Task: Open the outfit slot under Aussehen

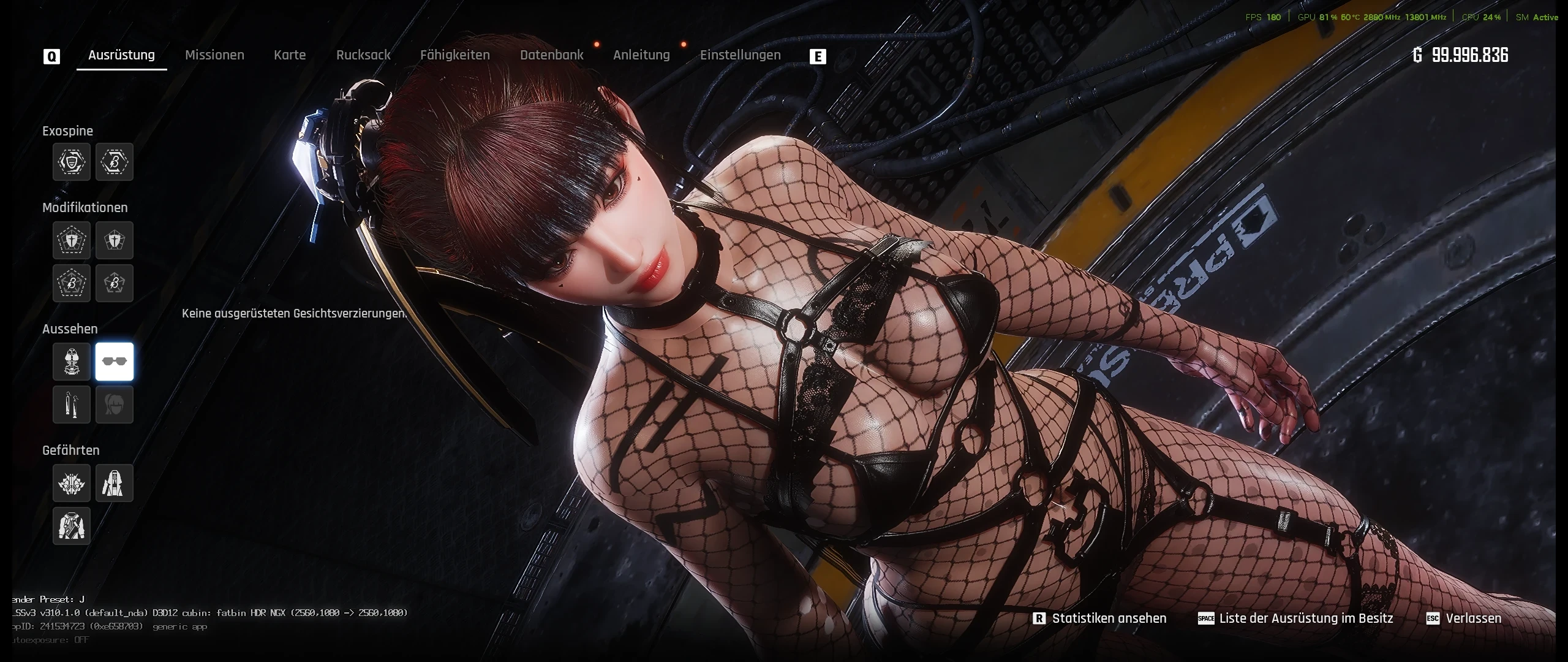Action: pos(71,362)
